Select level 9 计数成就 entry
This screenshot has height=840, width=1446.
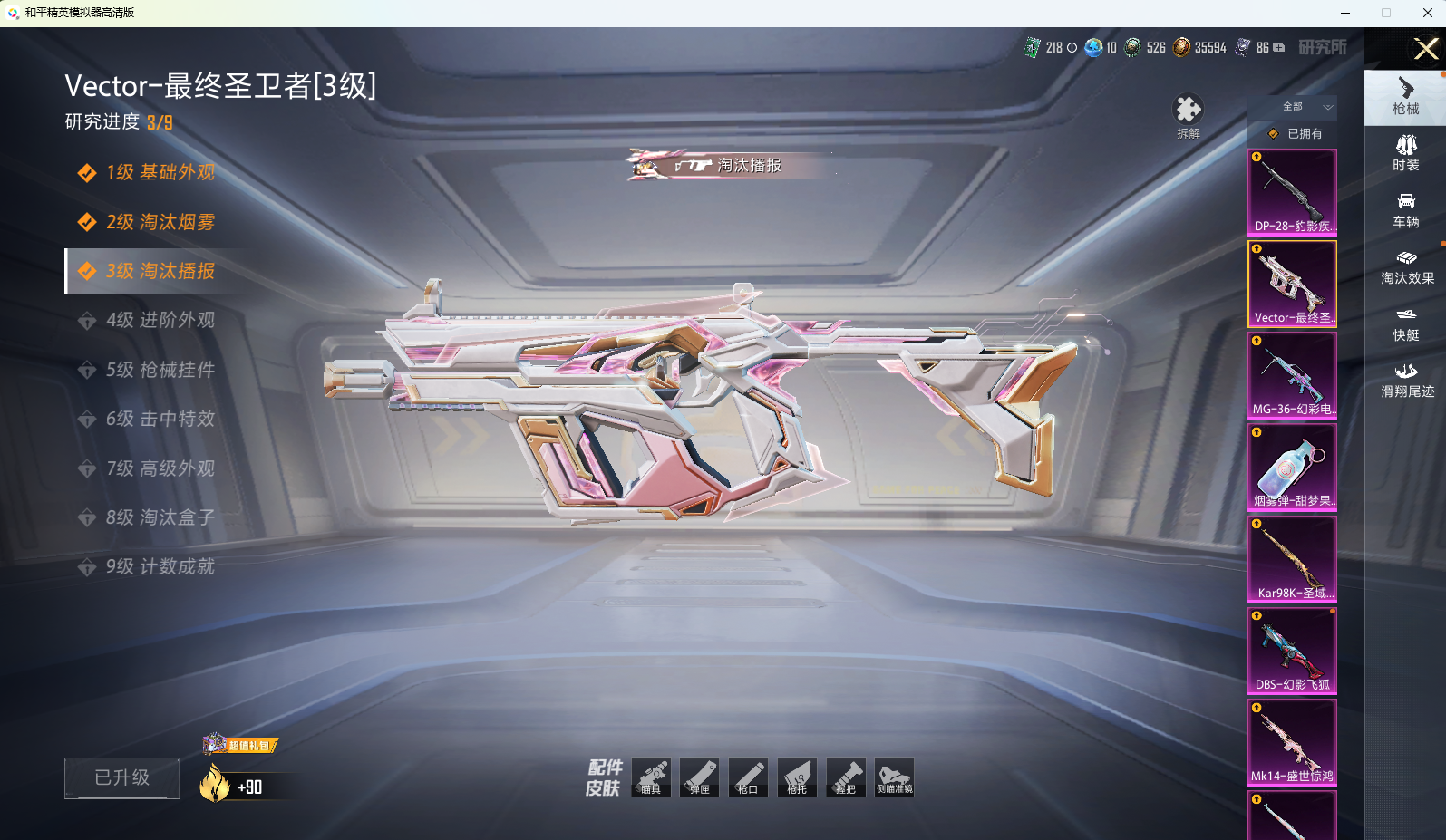[160, 566]
